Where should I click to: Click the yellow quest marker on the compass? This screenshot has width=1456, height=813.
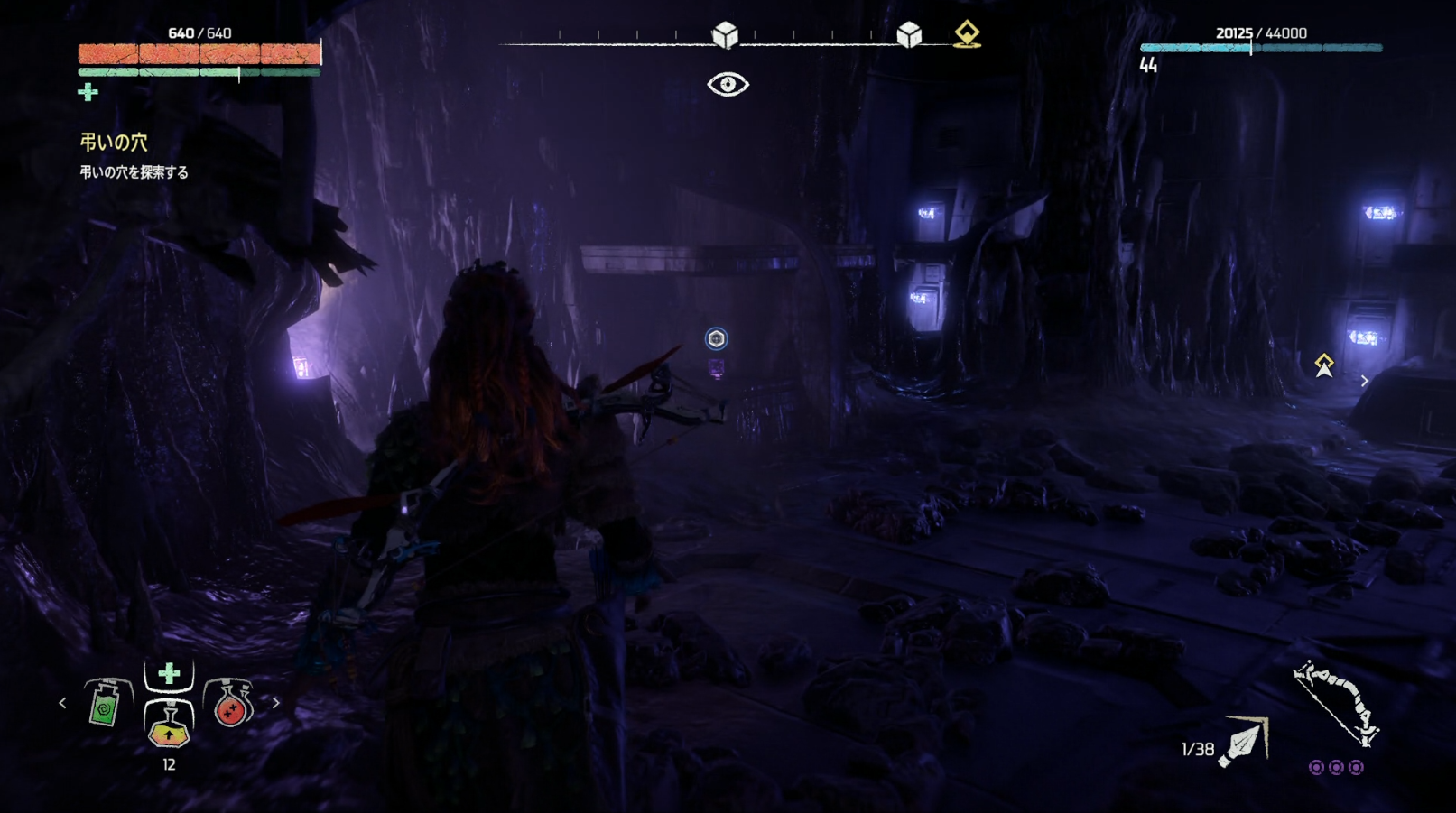(967, 34)
